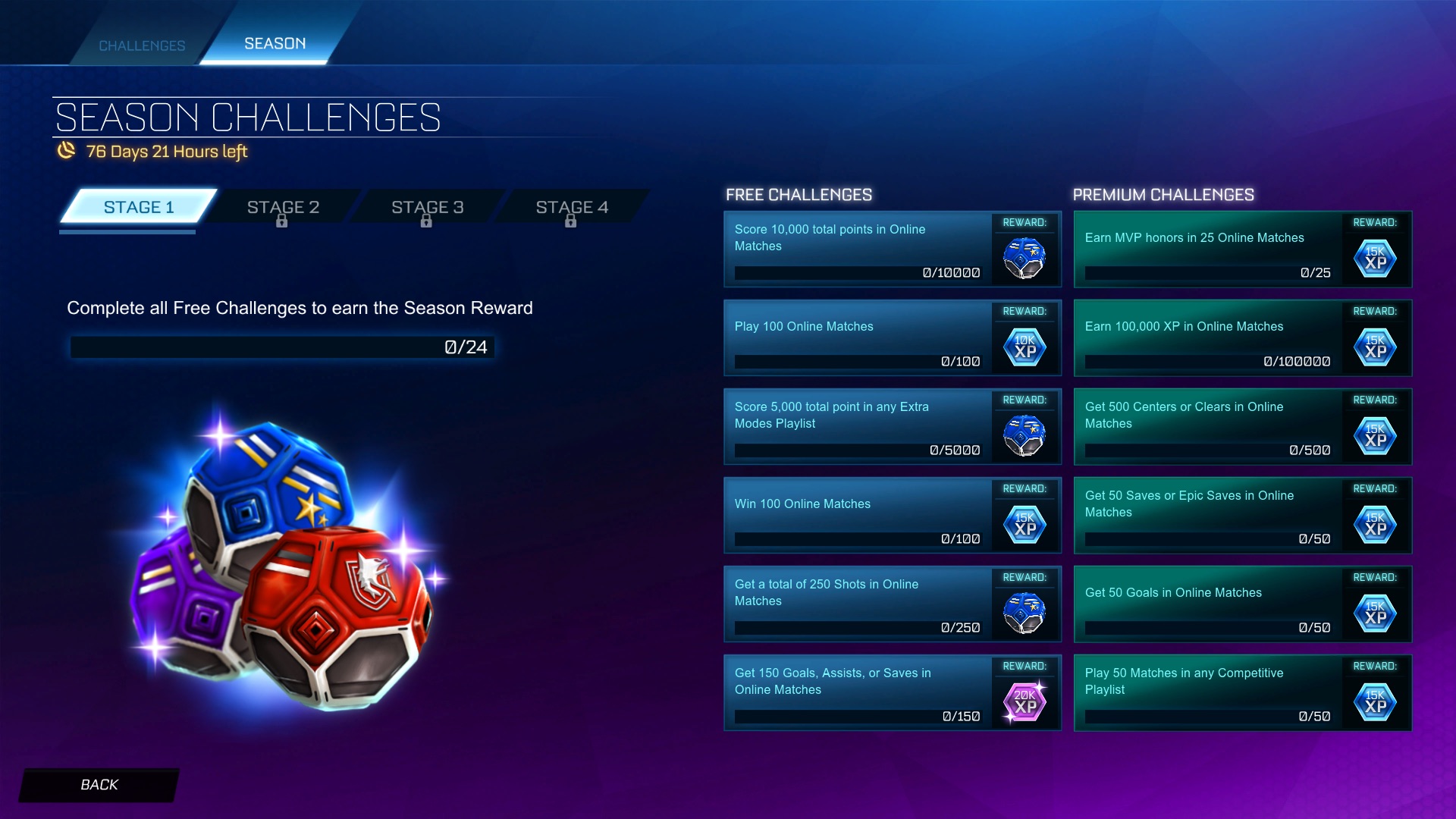Select the Season tab
The height and width of the screenshot is (819, 1456).
click(x=274, y=43)
